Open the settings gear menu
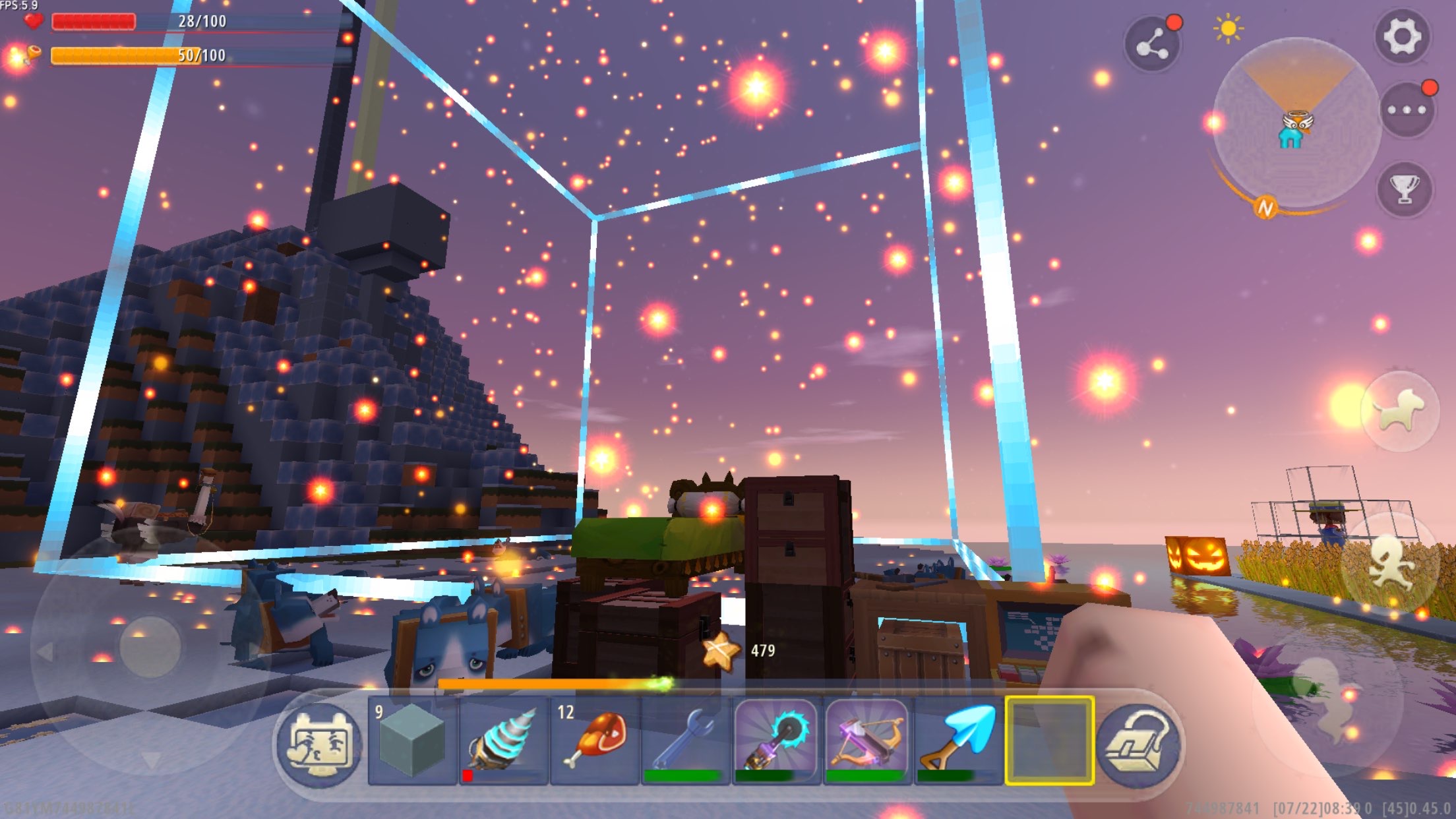The height and width of the screenshot is (819, 1456). tap(1402, 36)
